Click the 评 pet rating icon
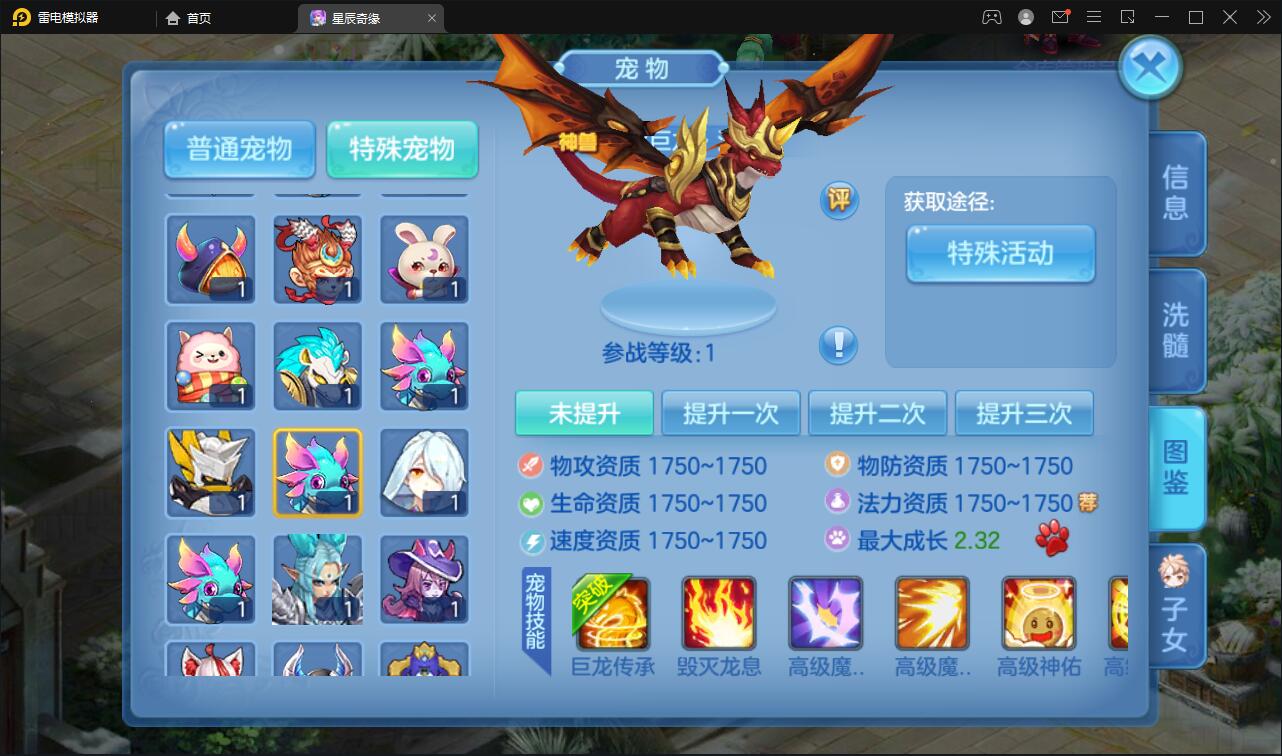1282x756 pixels. click(x=838, y=200)
